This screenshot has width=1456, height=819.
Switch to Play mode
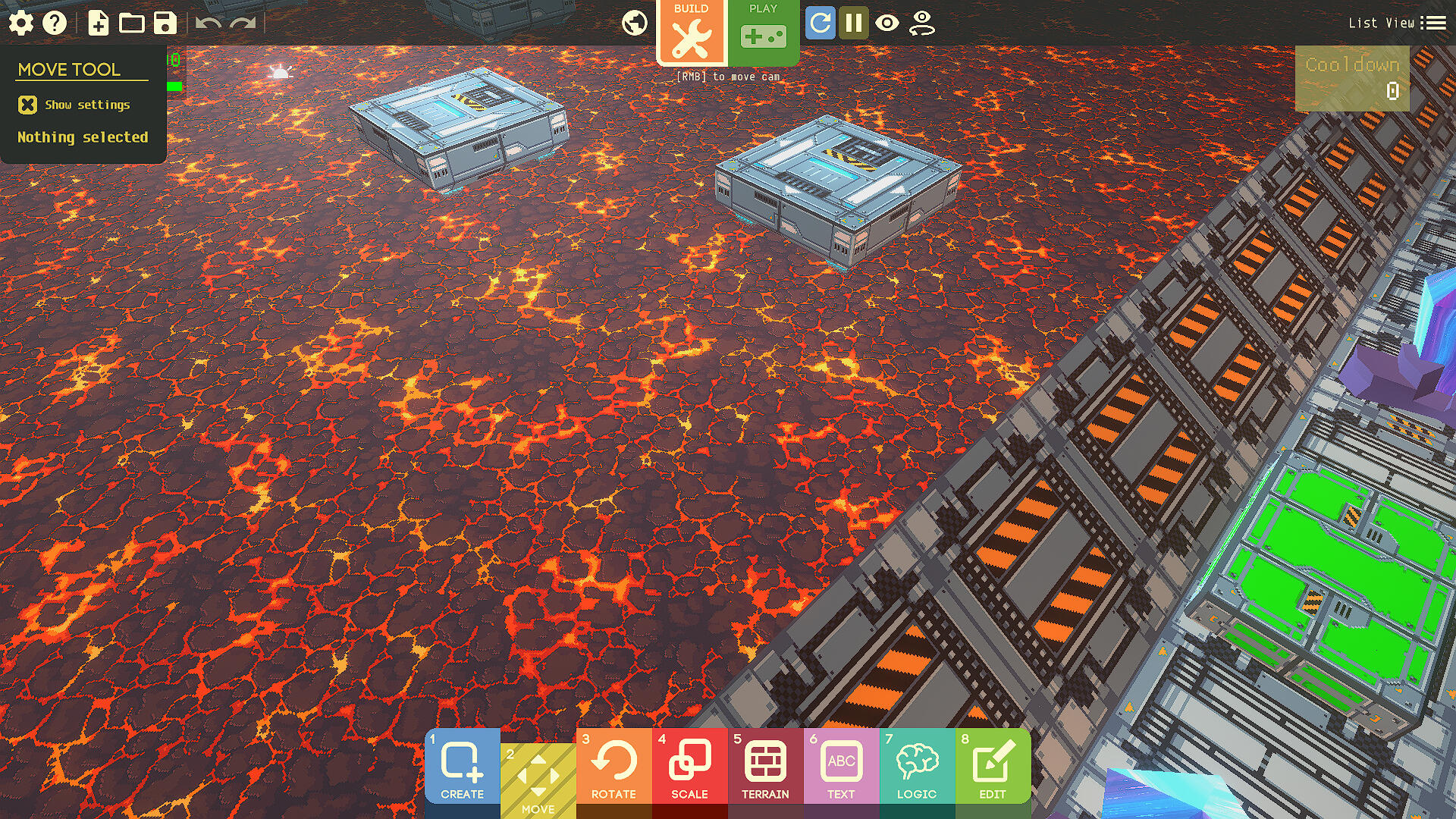(x=763, y=32)
